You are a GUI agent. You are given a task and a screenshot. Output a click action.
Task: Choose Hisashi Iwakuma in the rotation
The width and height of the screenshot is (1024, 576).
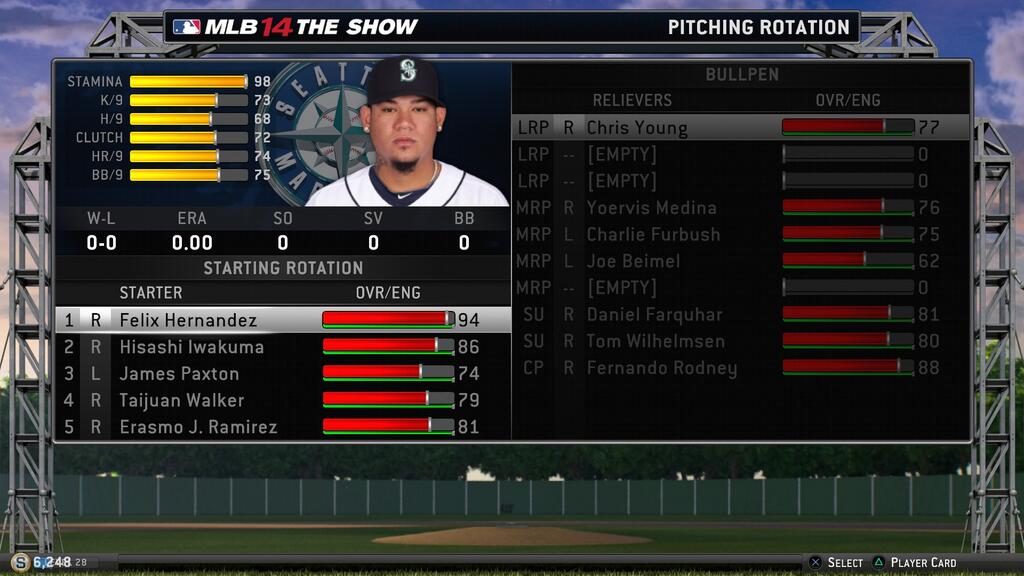pyautogui.click(x=192, y=347)
